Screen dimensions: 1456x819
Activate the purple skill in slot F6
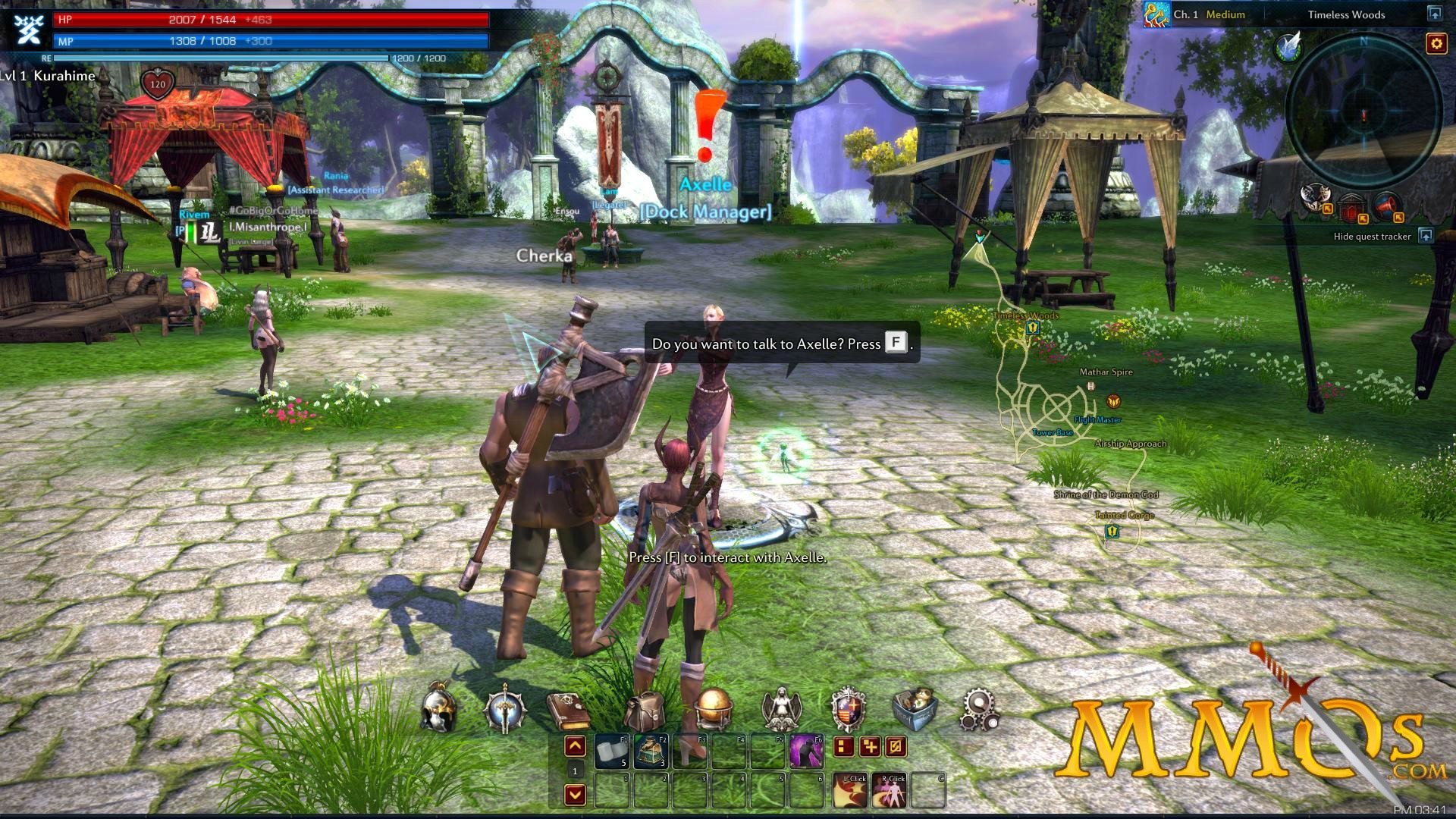coord(806,750)
